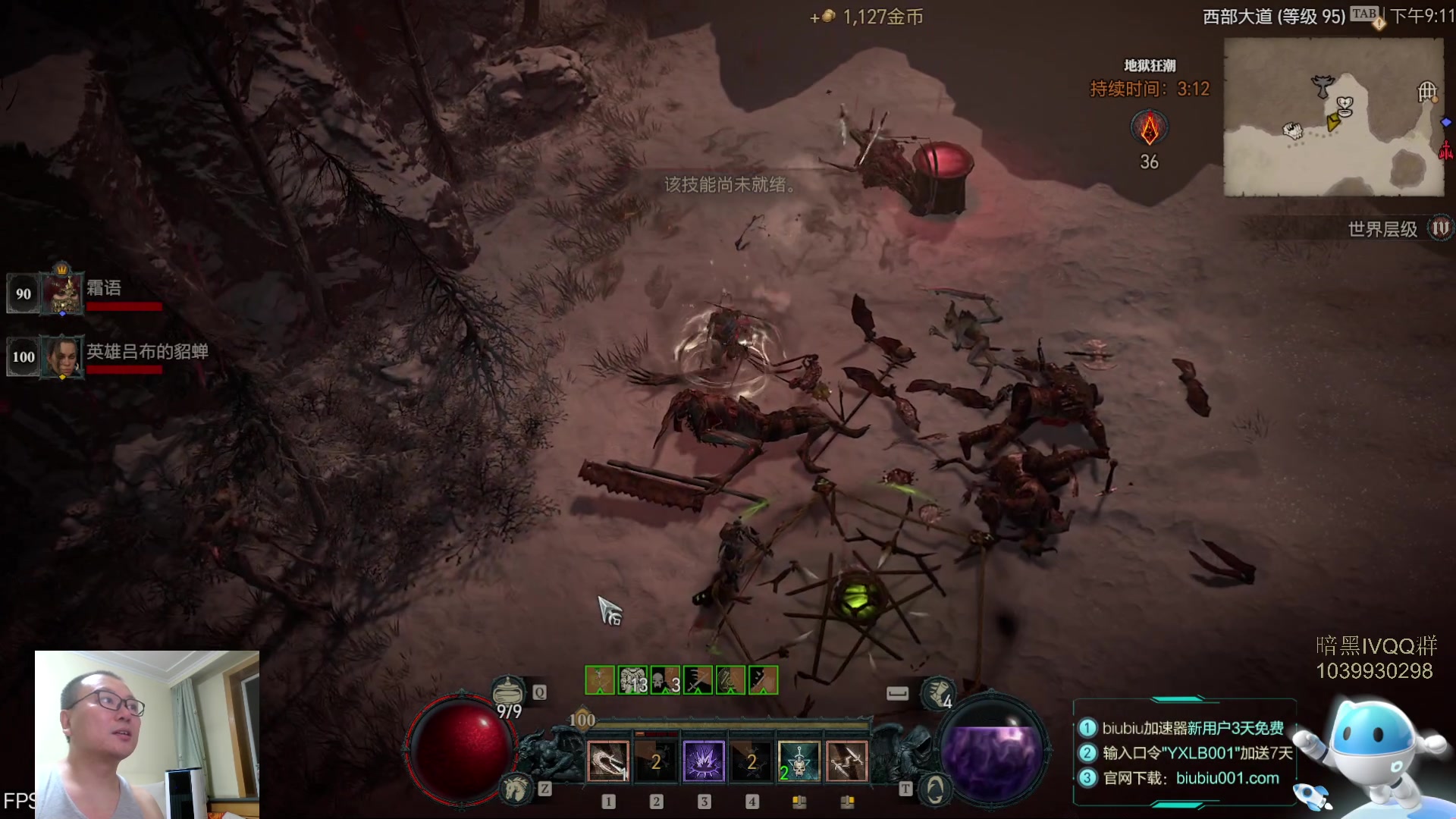Click the skull marker on the minimap
The image size is (1456, 819).
(x=1292, y=130)
